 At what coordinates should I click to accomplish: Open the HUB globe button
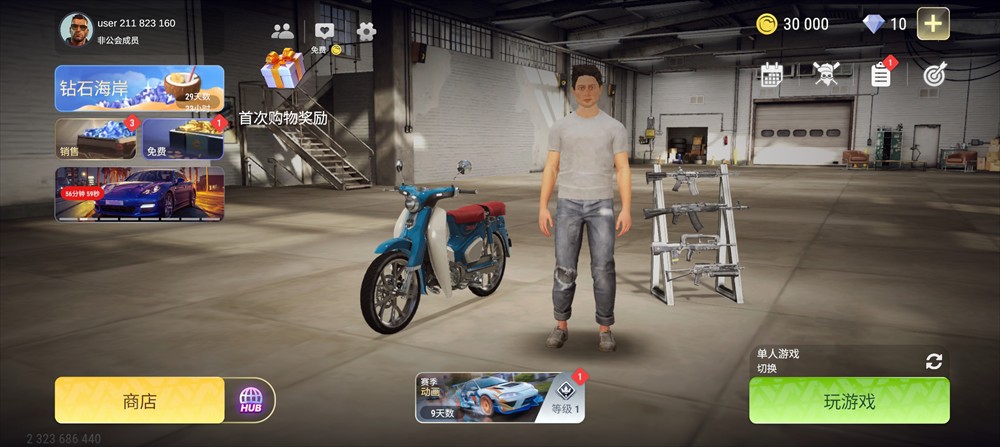250,401
